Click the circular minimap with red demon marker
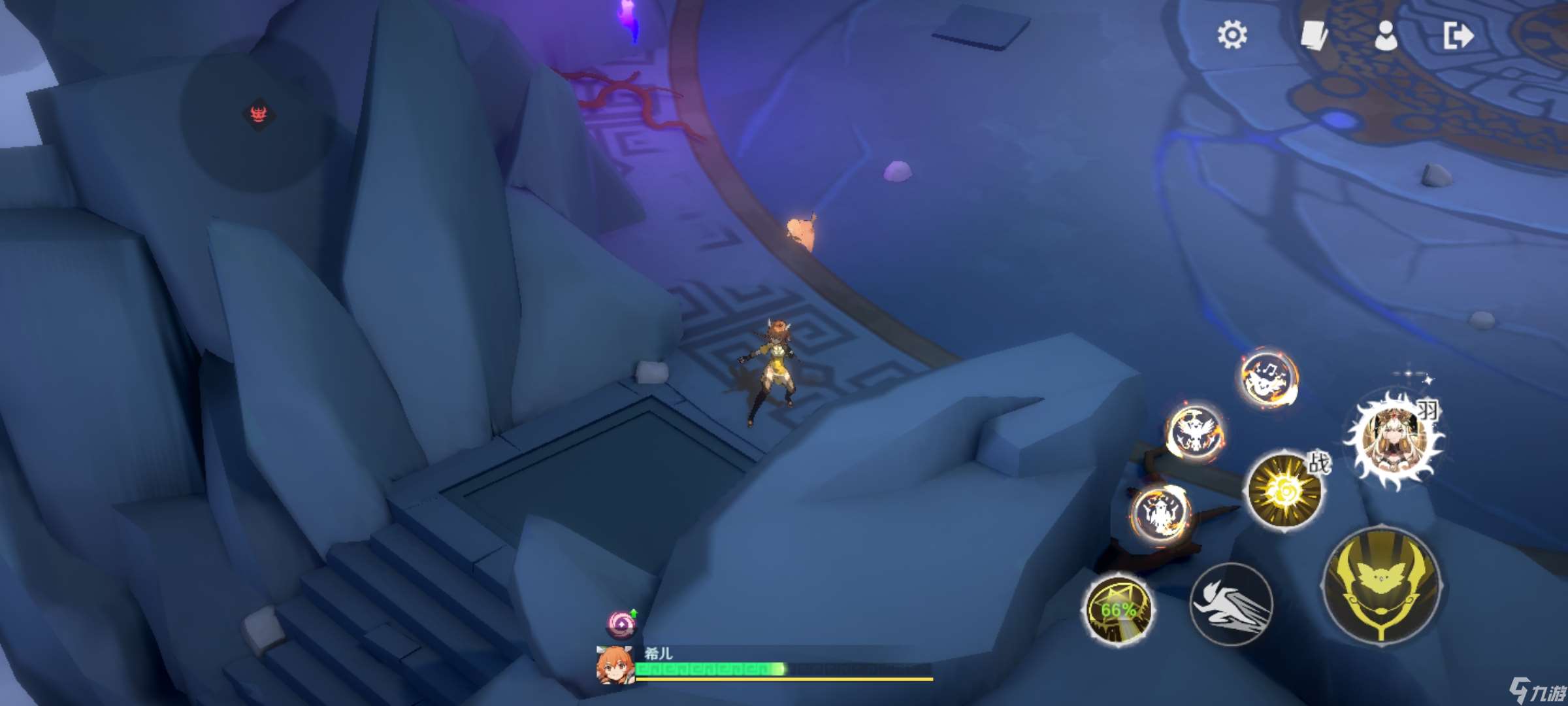The width and height of the screenshot is (1568, 706). pyautogui.click(x=259, y=118)
